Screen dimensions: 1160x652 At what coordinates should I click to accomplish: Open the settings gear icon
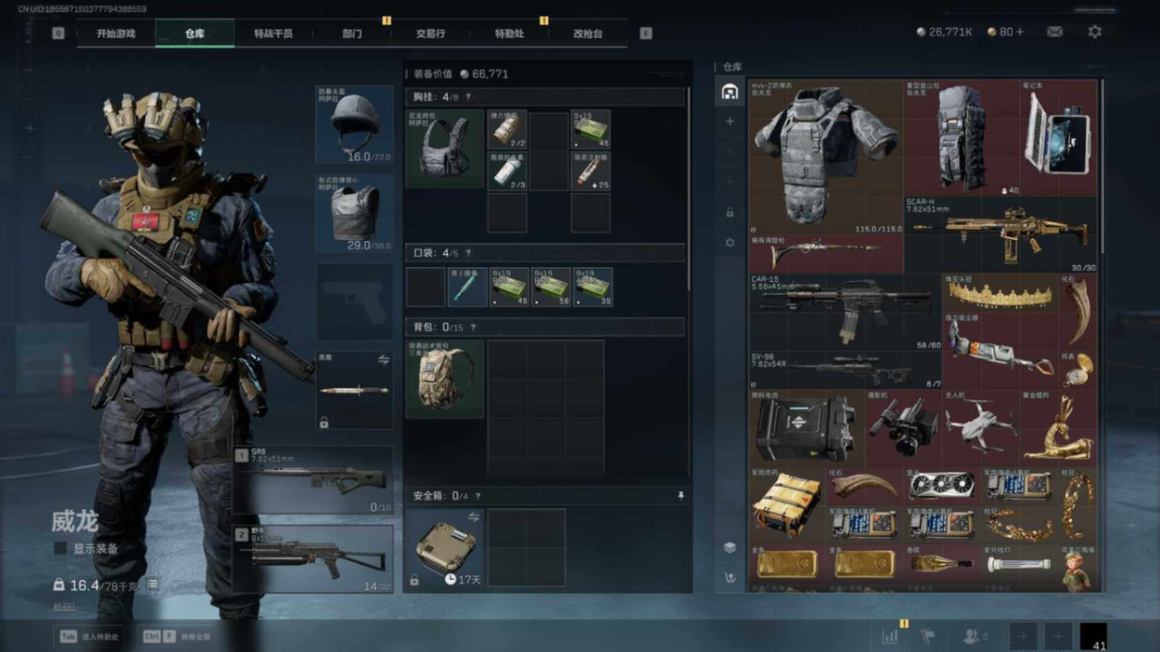click(1095, 32)
